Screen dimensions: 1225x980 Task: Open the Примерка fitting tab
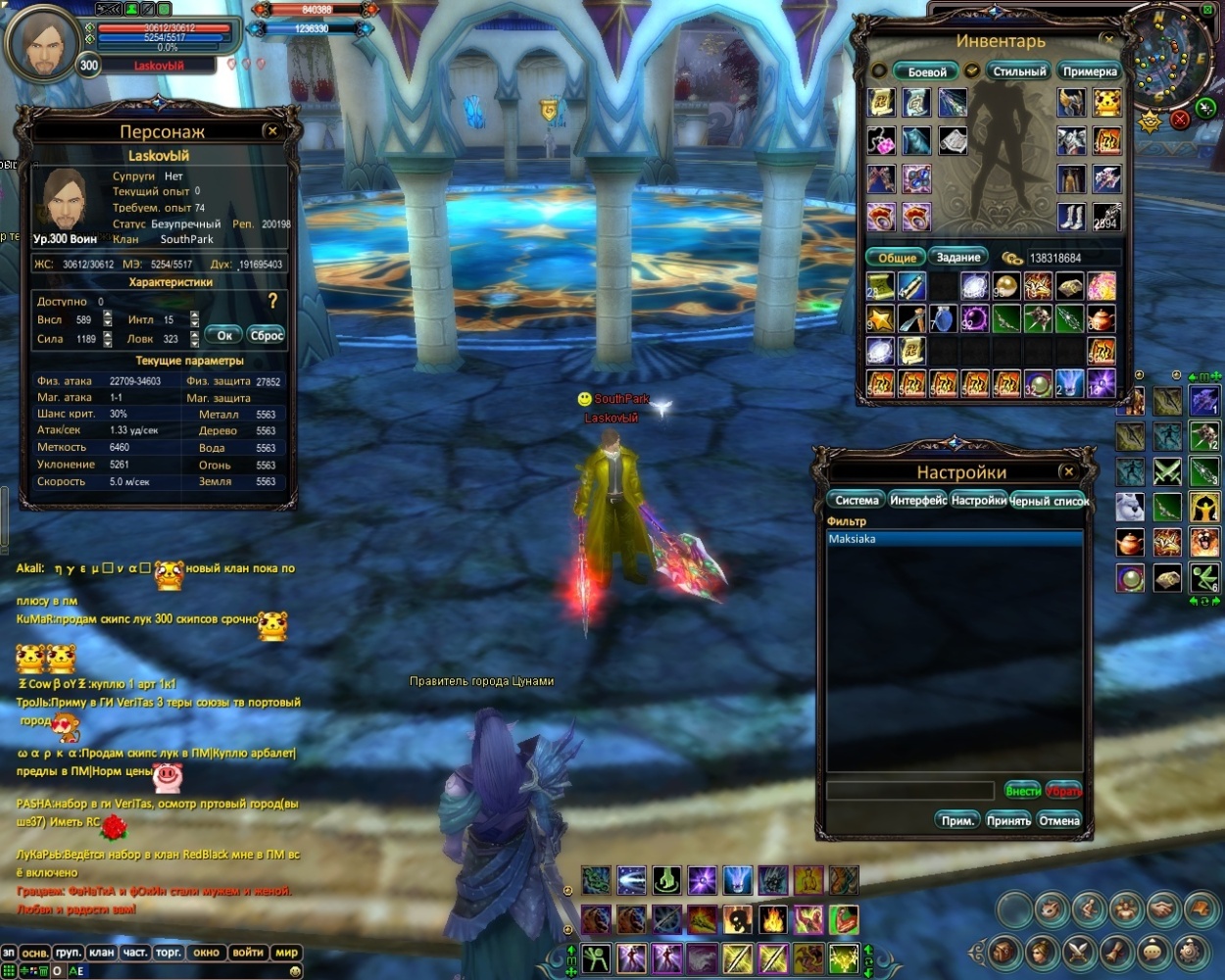(1090, 72)
